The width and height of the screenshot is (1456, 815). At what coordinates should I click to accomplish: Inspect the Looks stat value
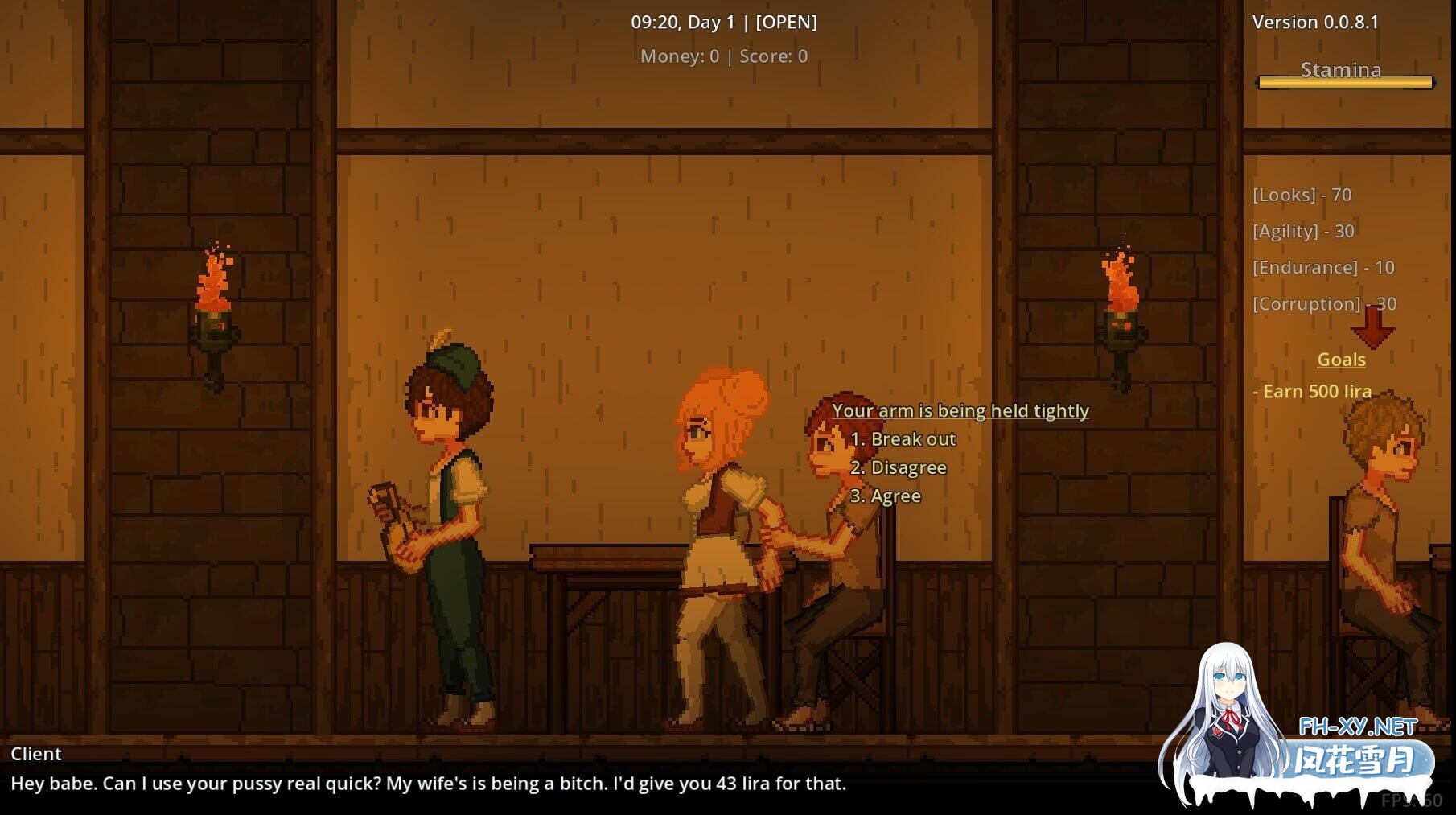point(1302,195)
